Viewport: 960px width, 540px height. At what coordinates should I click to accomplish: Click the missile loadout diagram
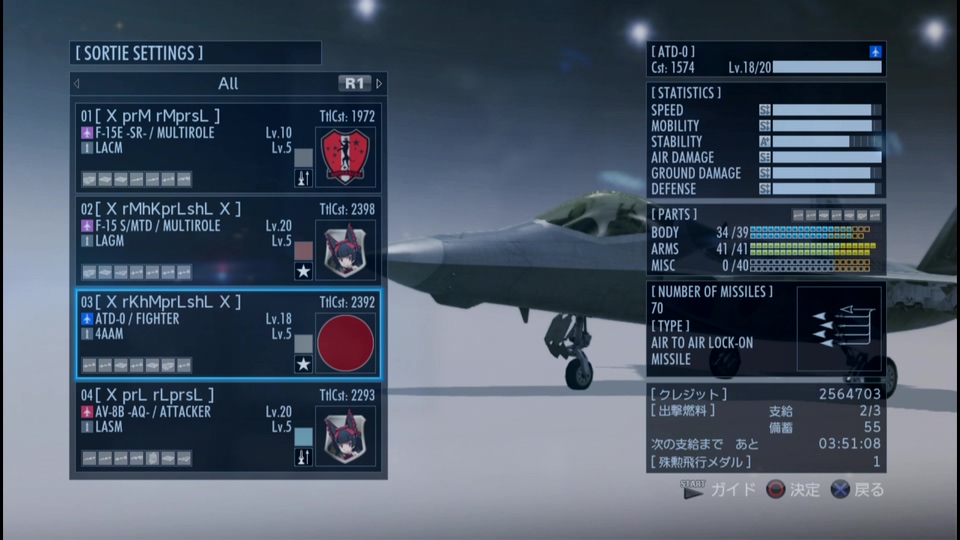click(838, 329)
